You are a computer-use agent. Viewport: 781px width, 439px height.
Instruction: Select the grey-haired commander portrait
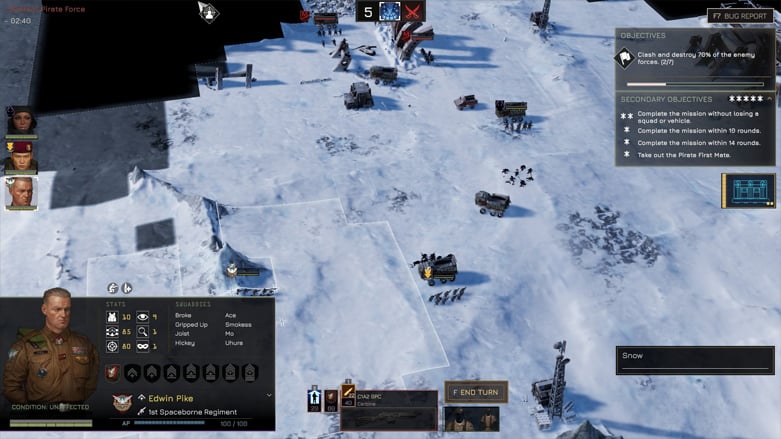point(21,193)
